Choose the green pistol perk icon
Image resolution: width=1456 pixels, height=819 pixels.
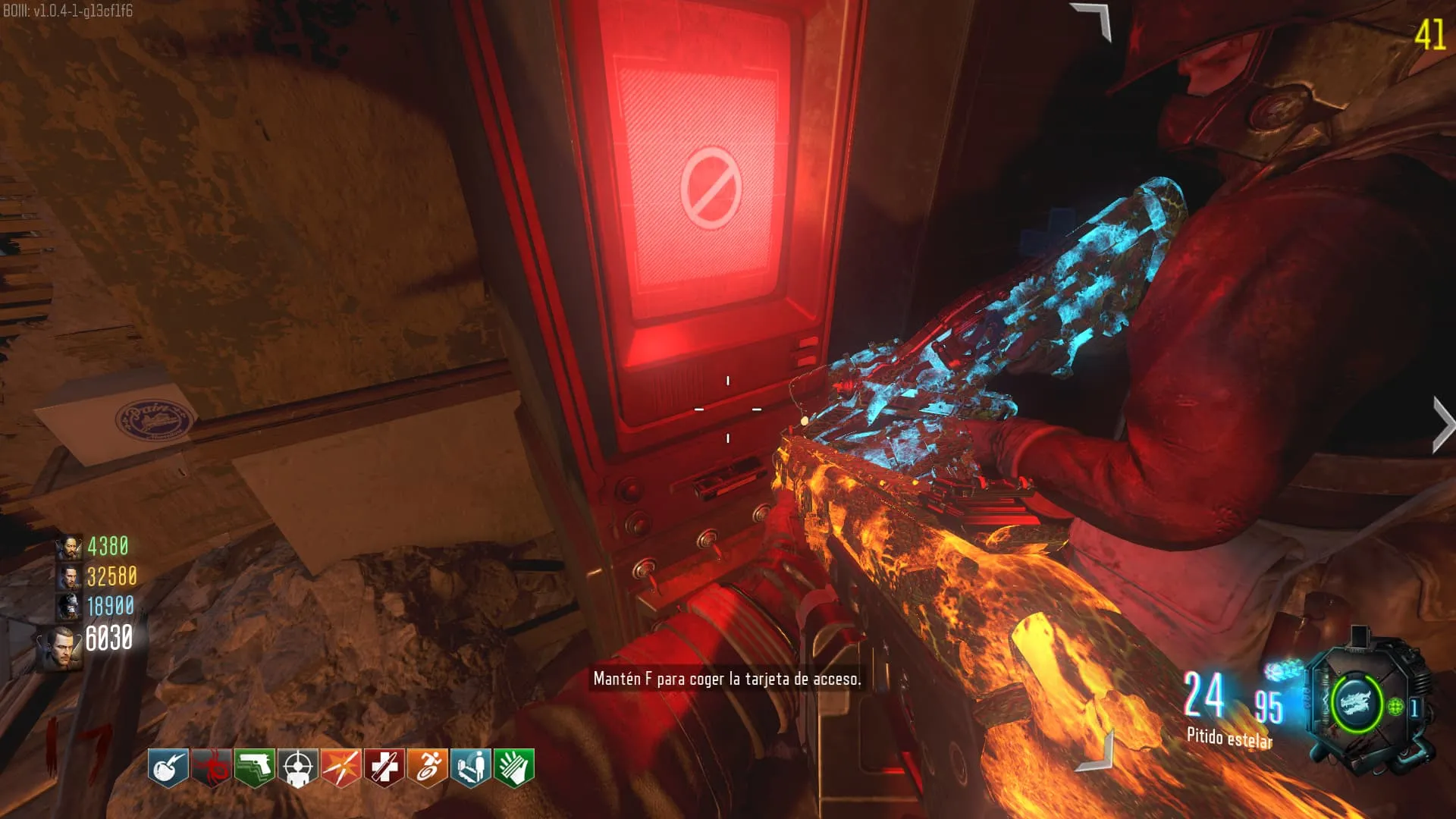click(254, 767)
